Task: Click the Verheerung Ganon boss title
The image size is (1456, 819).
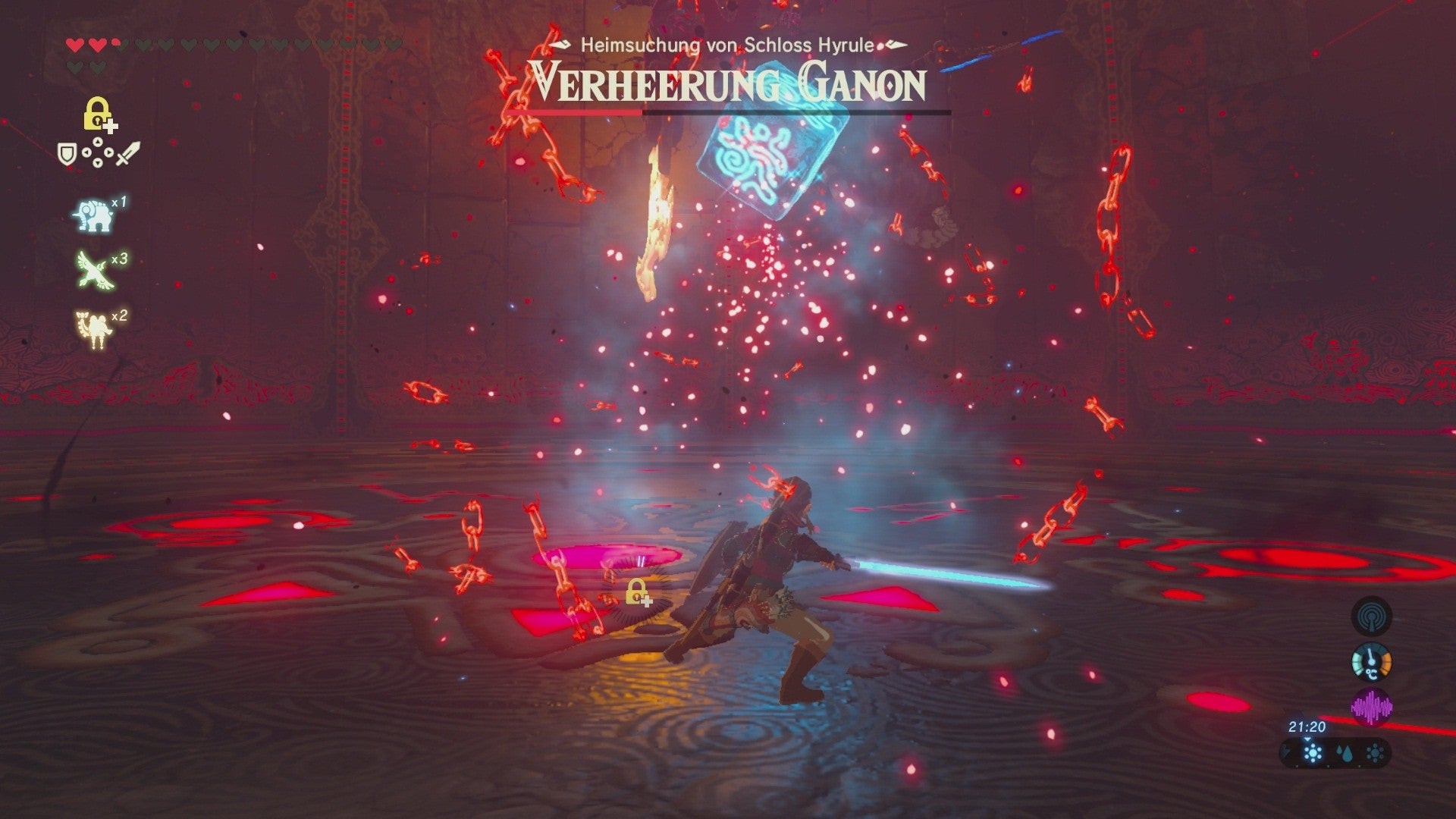Action: (730, 81)
